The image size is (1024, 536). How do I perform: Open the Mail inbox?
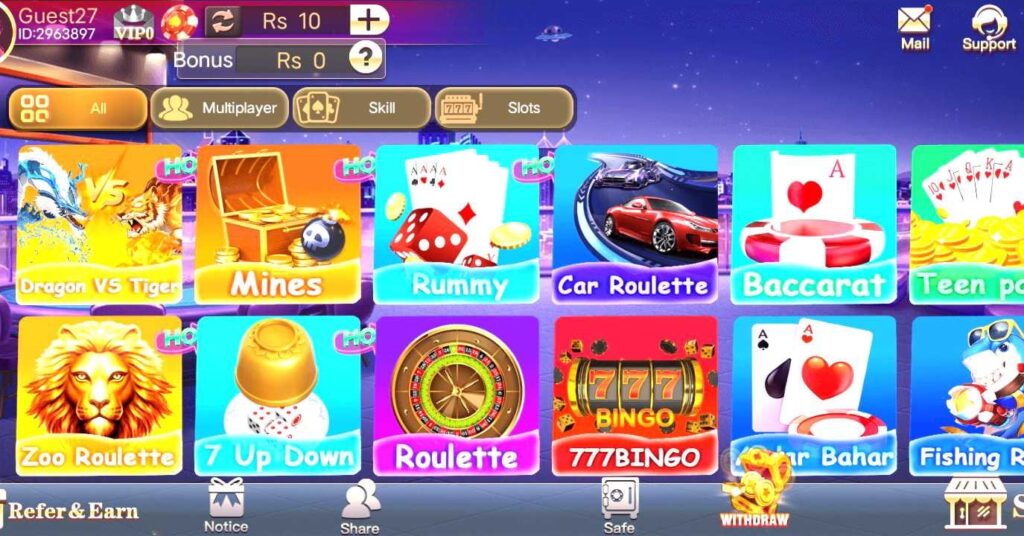(914, 26)
